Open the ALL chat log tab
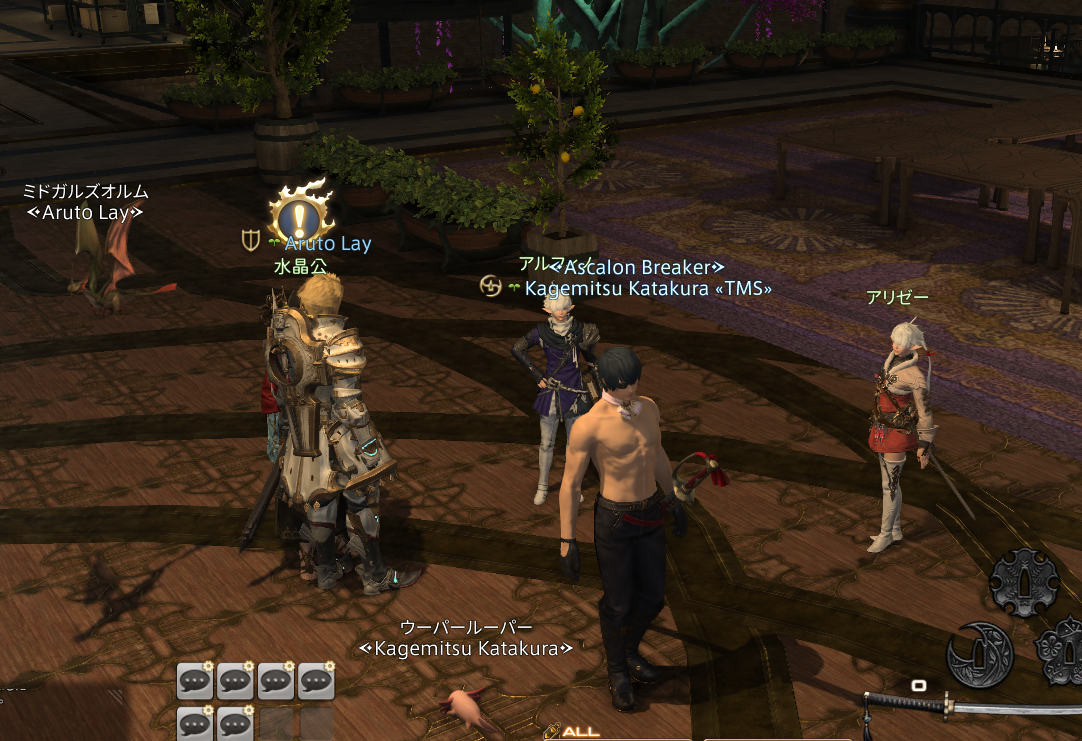Image resolution: width=1082 pixels, height=741 pixels. [x=580, y=732]
